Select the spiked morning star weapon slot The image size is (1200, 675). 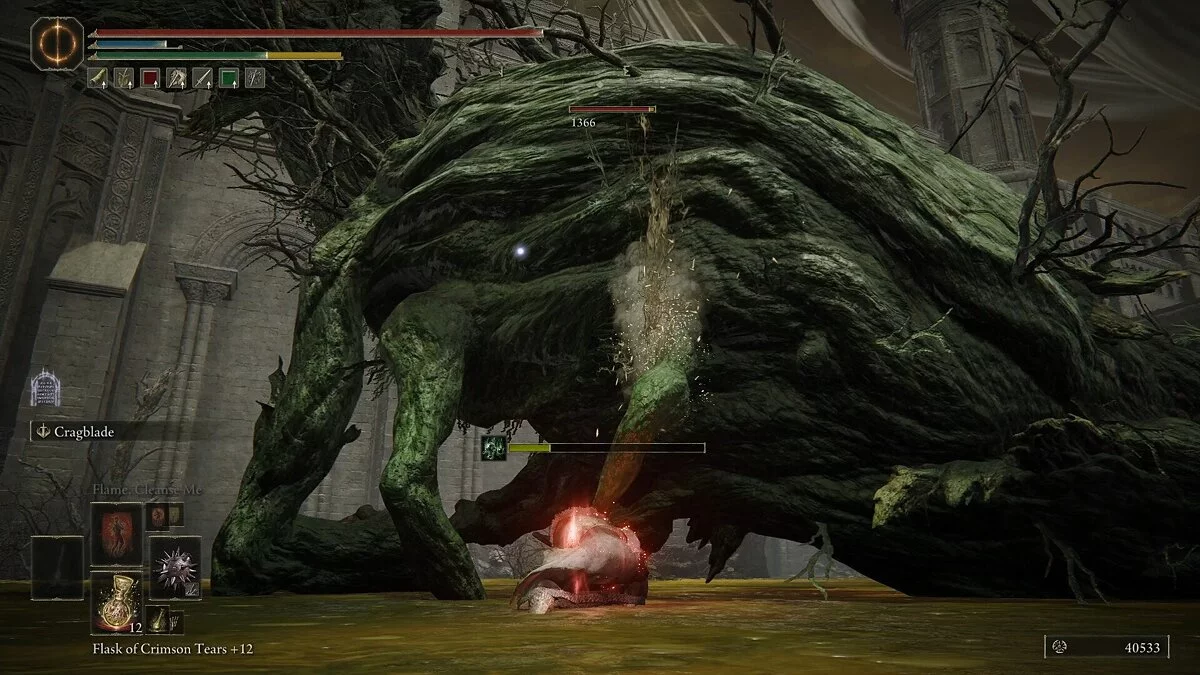tap(175, 567)
